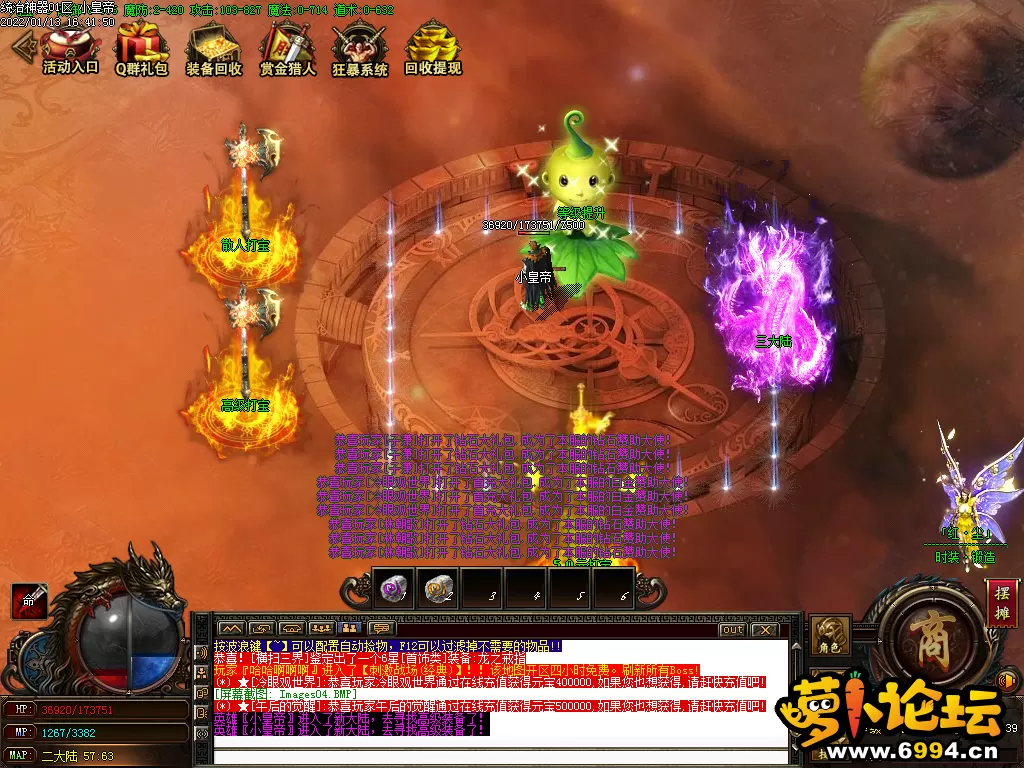Click the chat panel's out button

(732, 630)
